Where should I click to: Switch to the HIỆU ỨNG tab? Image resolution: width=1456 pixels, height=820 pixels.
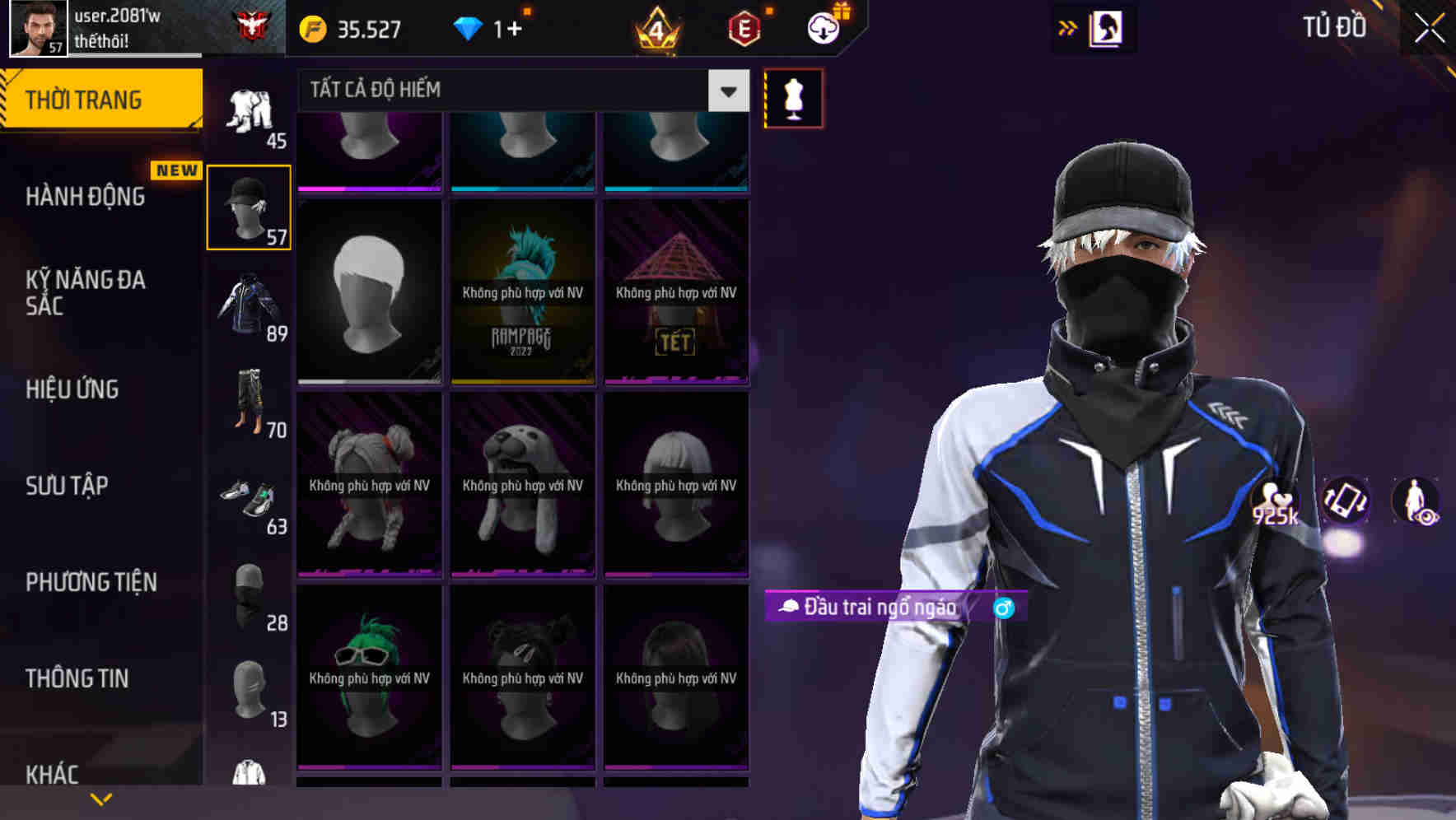(72, 389)
